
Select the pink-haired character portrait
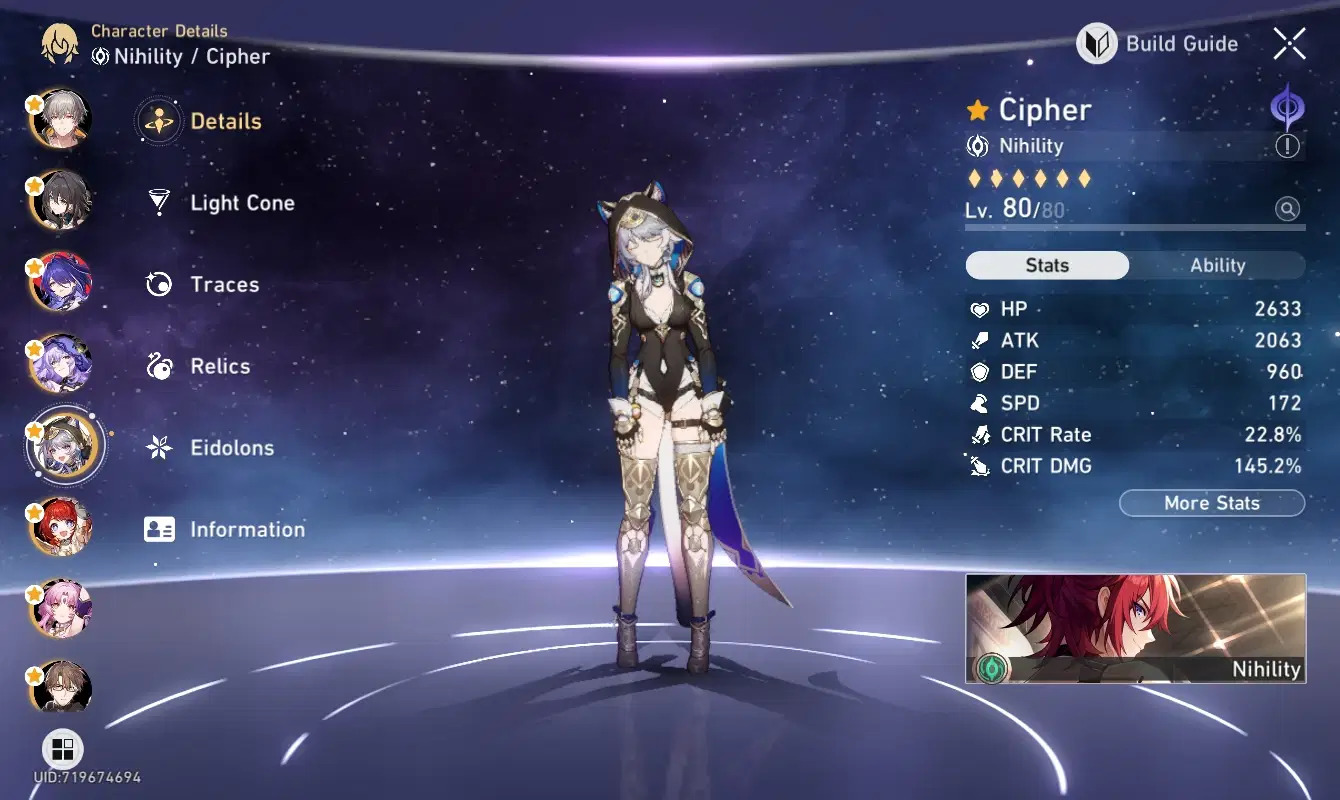point(62,608)
